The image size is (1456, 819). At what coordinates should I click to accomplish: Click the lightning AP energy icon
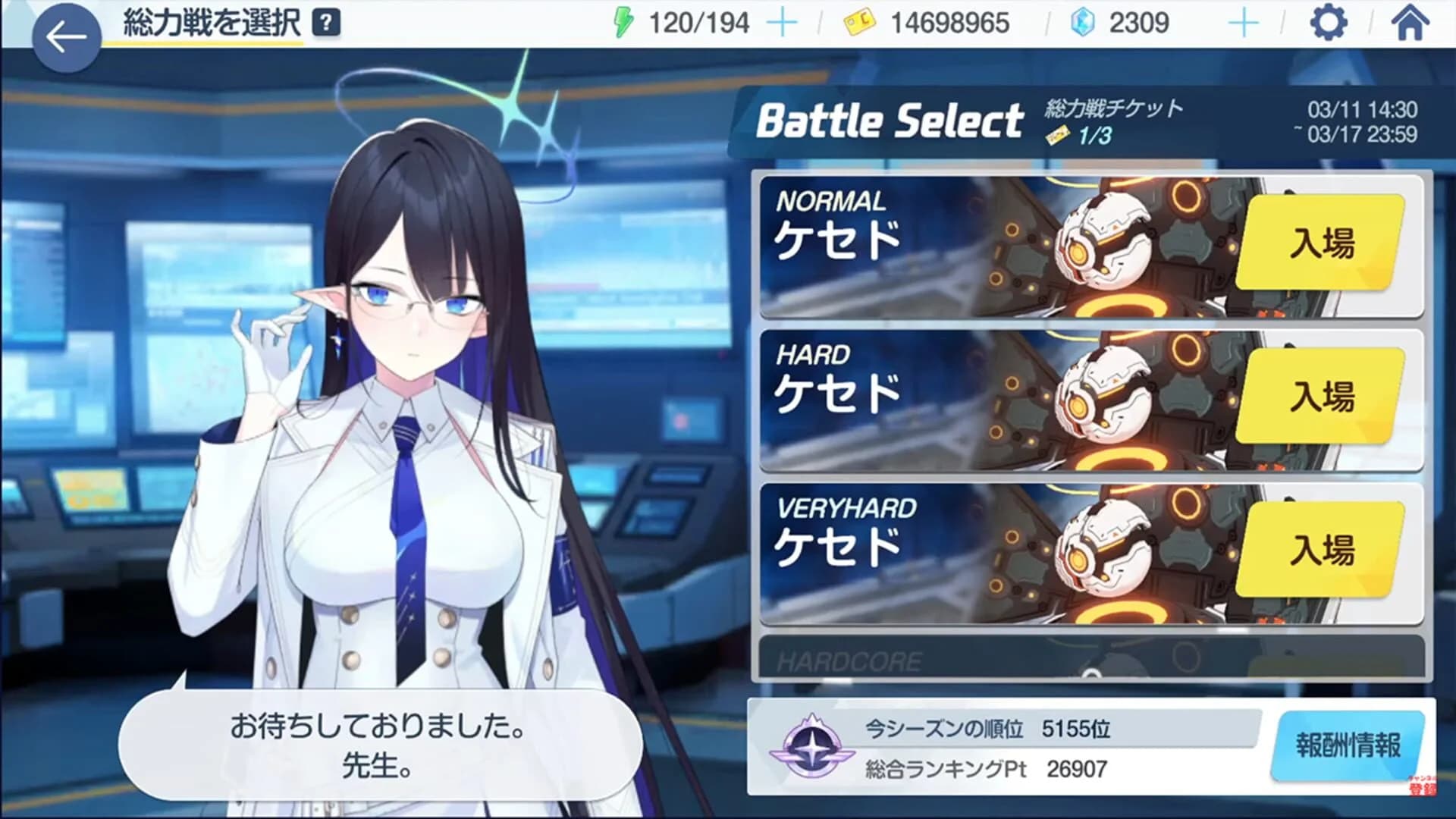pos(625,23)
